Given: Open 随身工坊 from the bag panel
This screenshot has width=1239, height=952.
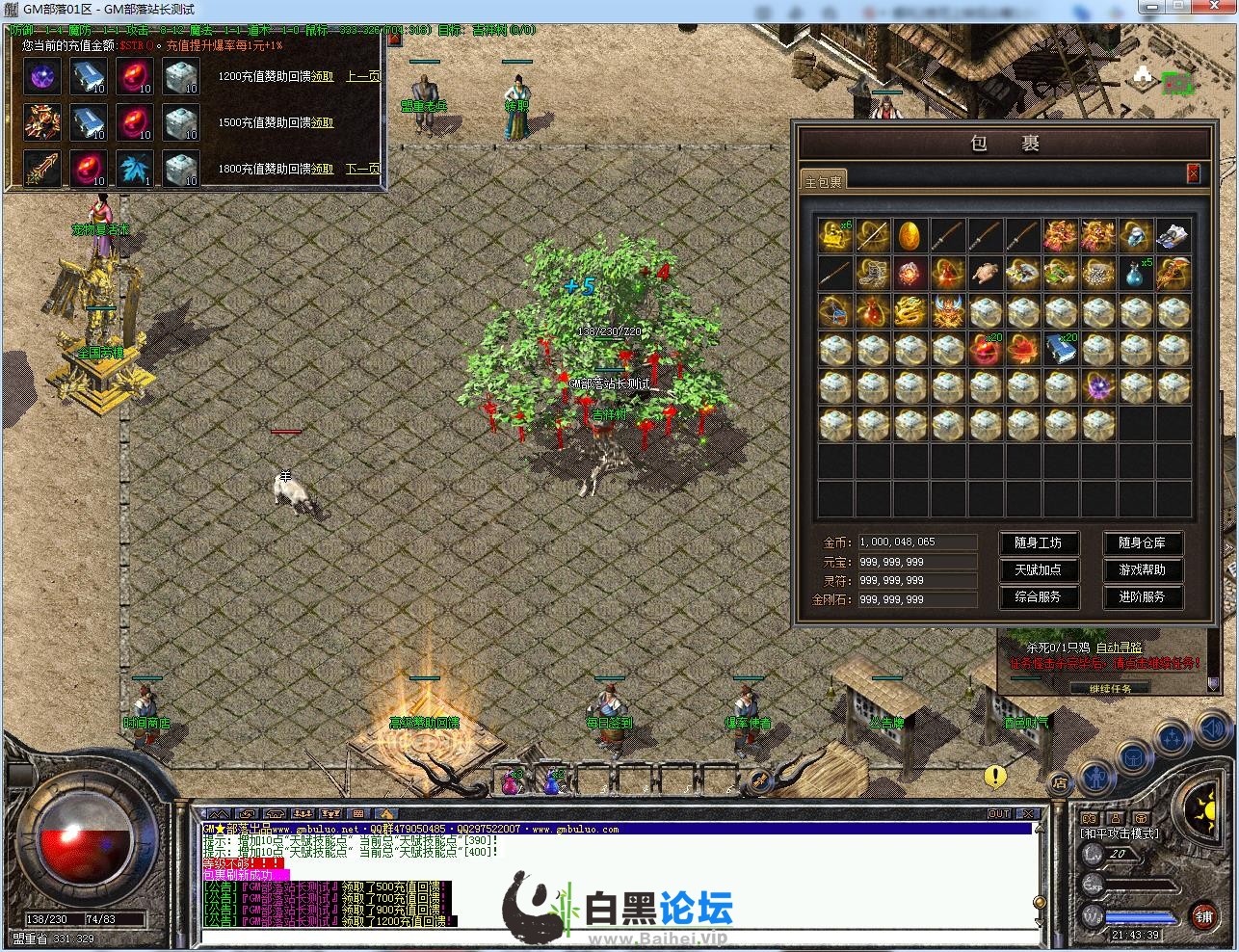Looking at the screenshot, I should coord(1038,543).
